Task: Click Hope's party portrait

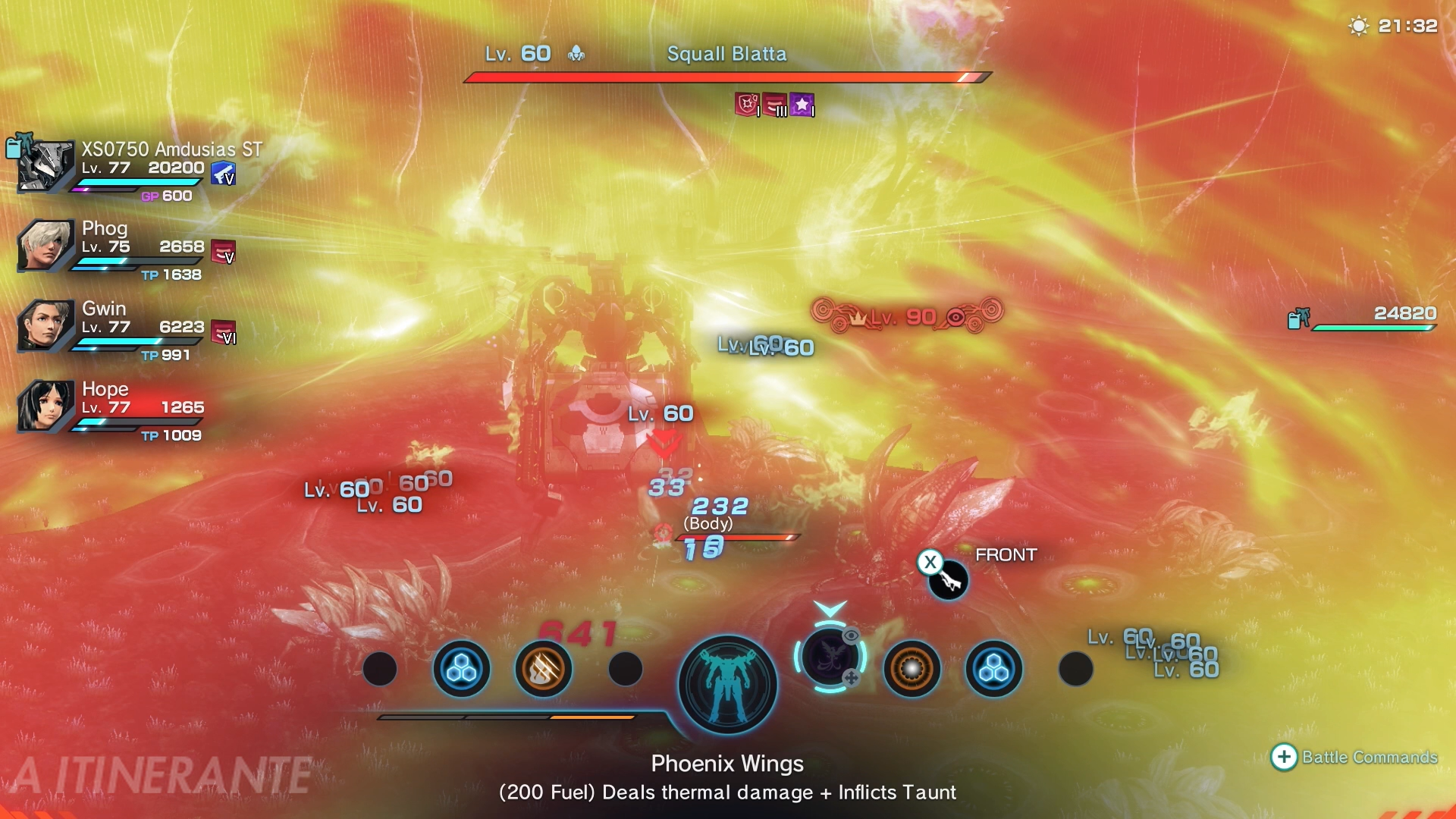Action: point(46,406)
